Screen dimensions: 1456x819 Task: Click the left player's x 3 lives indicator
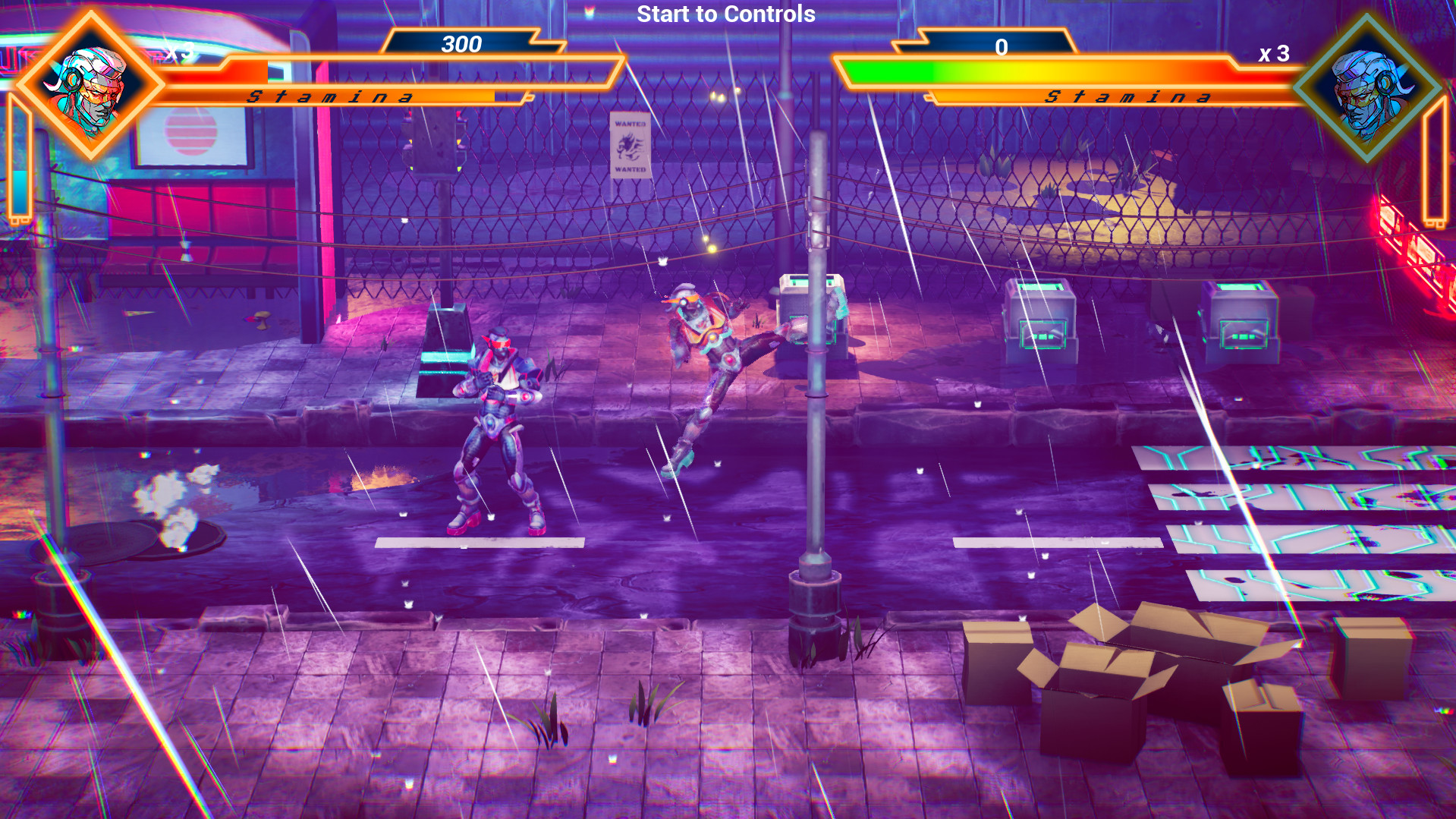click(x=180, y=52)
